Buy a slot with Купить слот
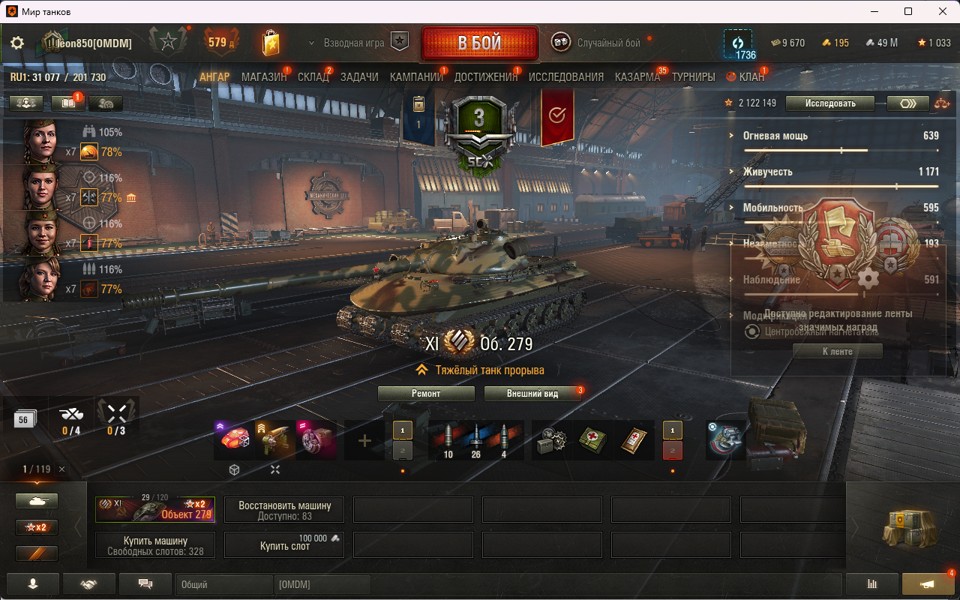Viewport: 960px width, 600px height. (x=284, y=545)
